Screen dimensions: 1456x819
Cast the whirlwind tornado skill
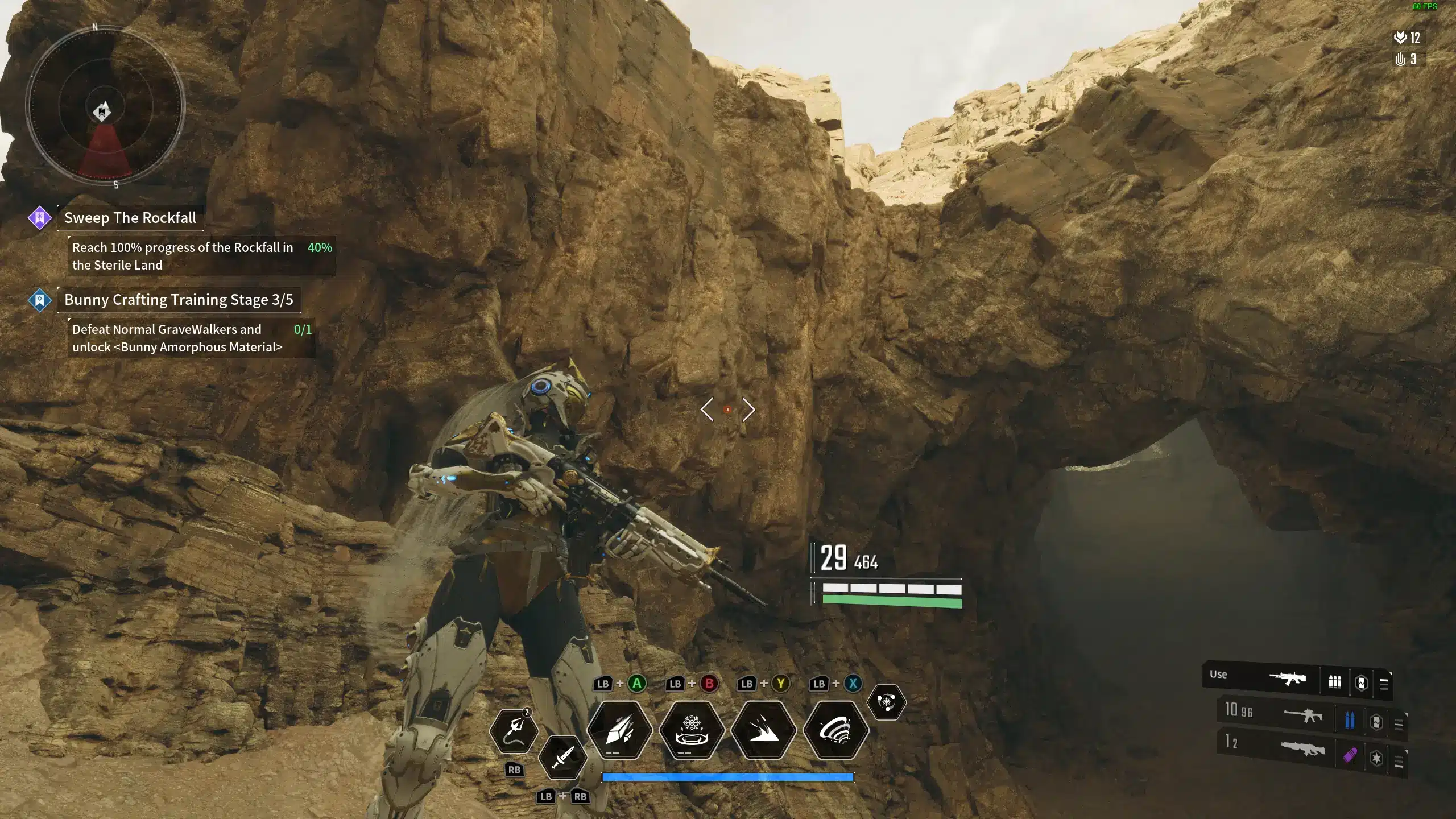(x=835, y=730)
